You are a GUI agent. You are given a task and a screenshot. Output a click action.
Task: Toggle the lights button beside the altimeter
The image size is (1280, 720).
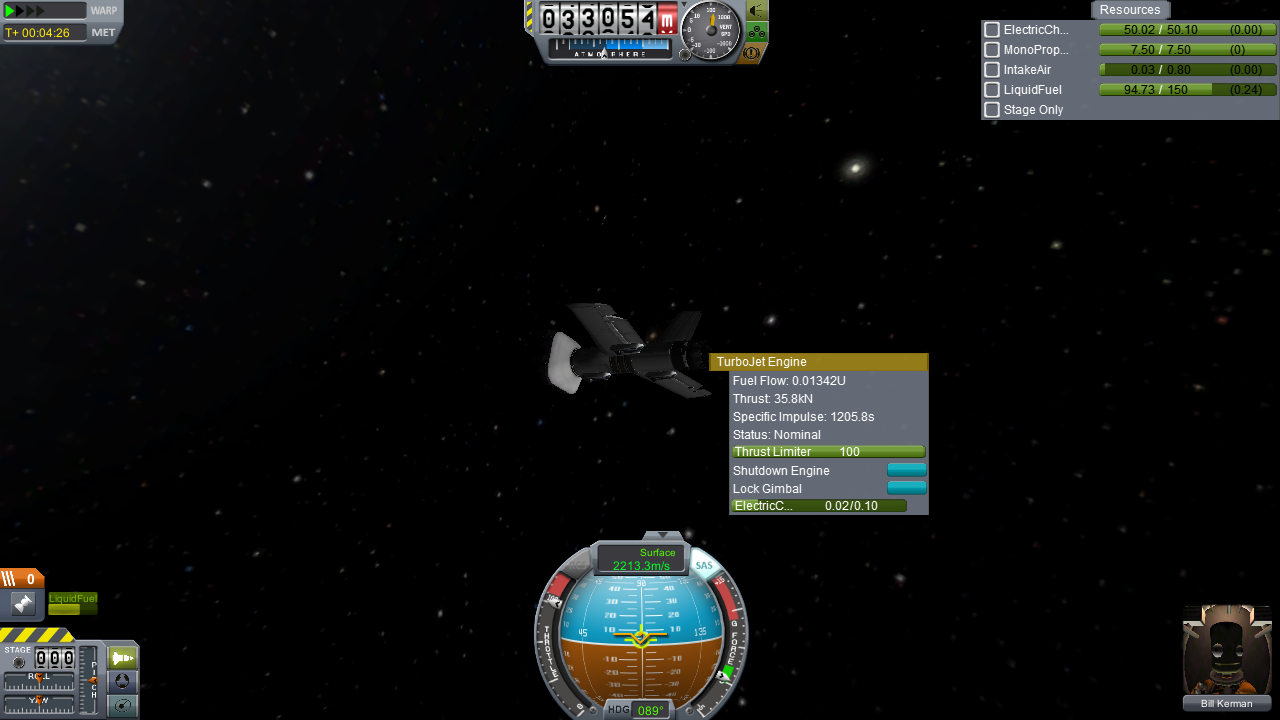(757, 11)
